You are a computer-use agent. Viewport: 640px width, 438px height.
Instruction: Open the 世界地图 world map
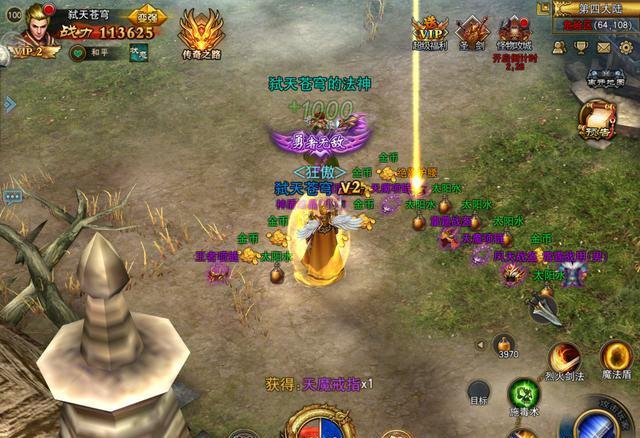click(x=606, y=84)
